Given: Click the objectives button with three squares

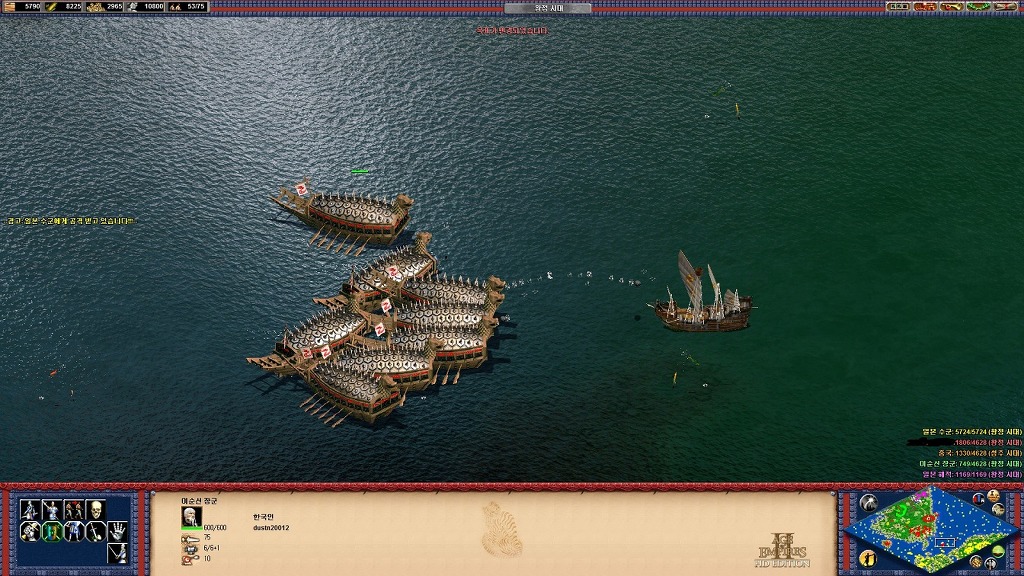Looking at the screenshot, I should 898,7.
